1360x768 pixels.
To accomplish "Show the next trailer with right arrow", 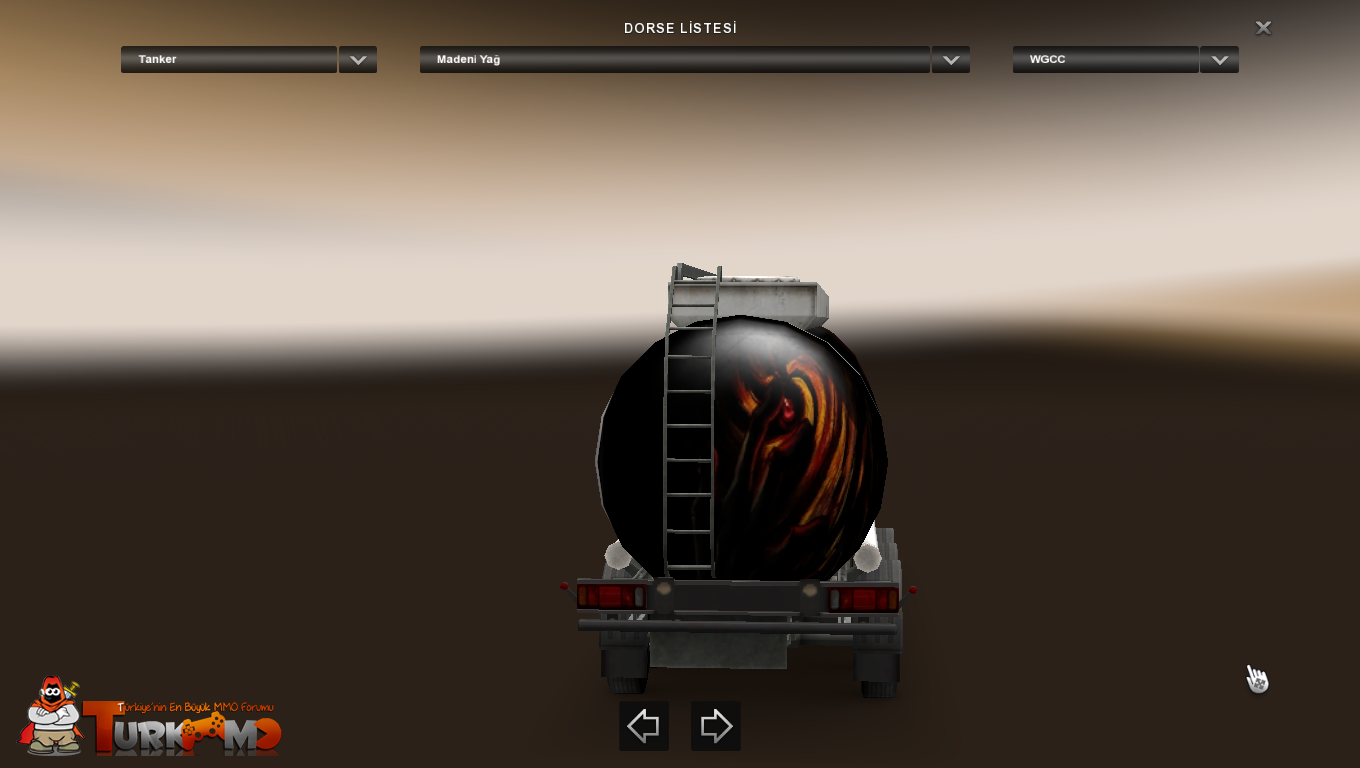I will 716,726.
